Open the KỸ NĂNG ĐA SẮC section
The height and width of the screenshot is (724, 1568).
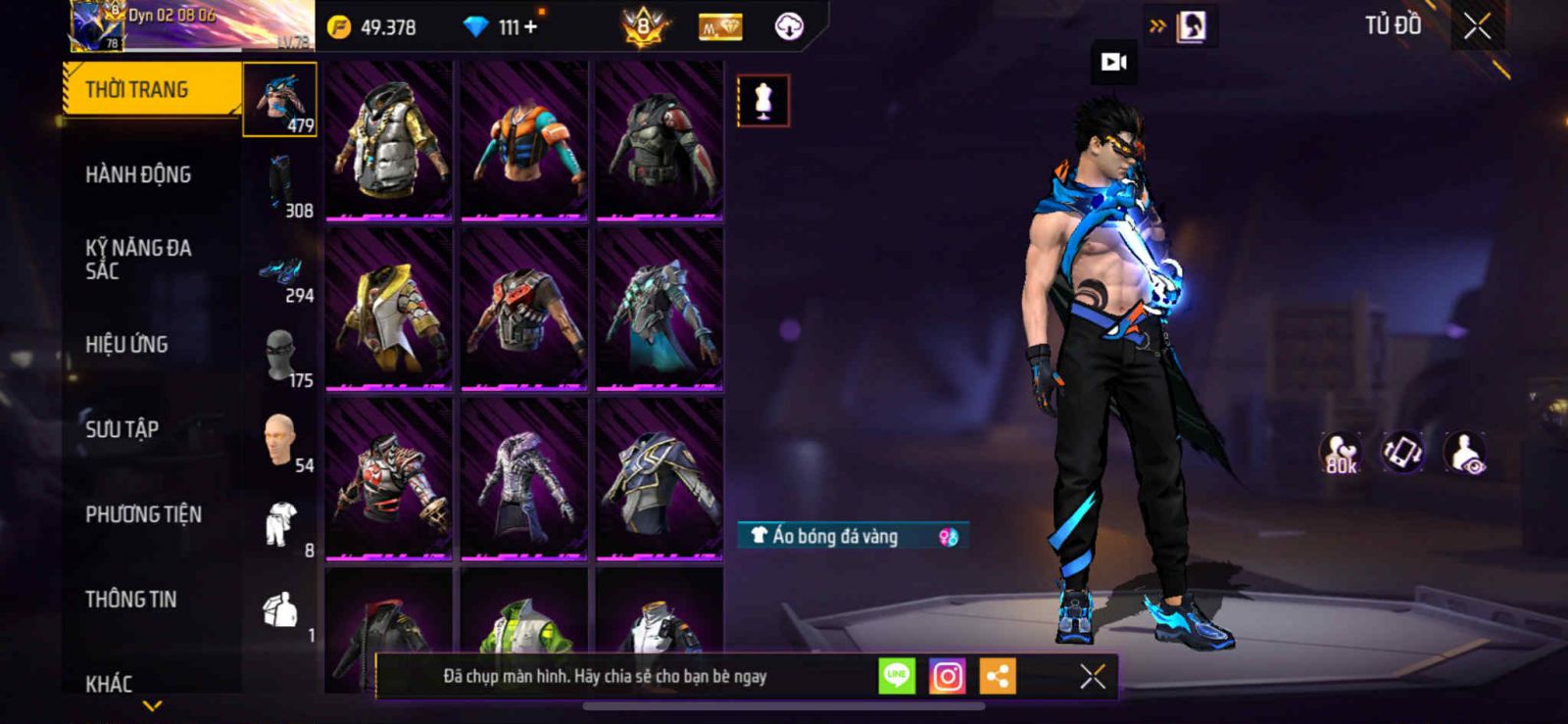click(x=138, y=260)
